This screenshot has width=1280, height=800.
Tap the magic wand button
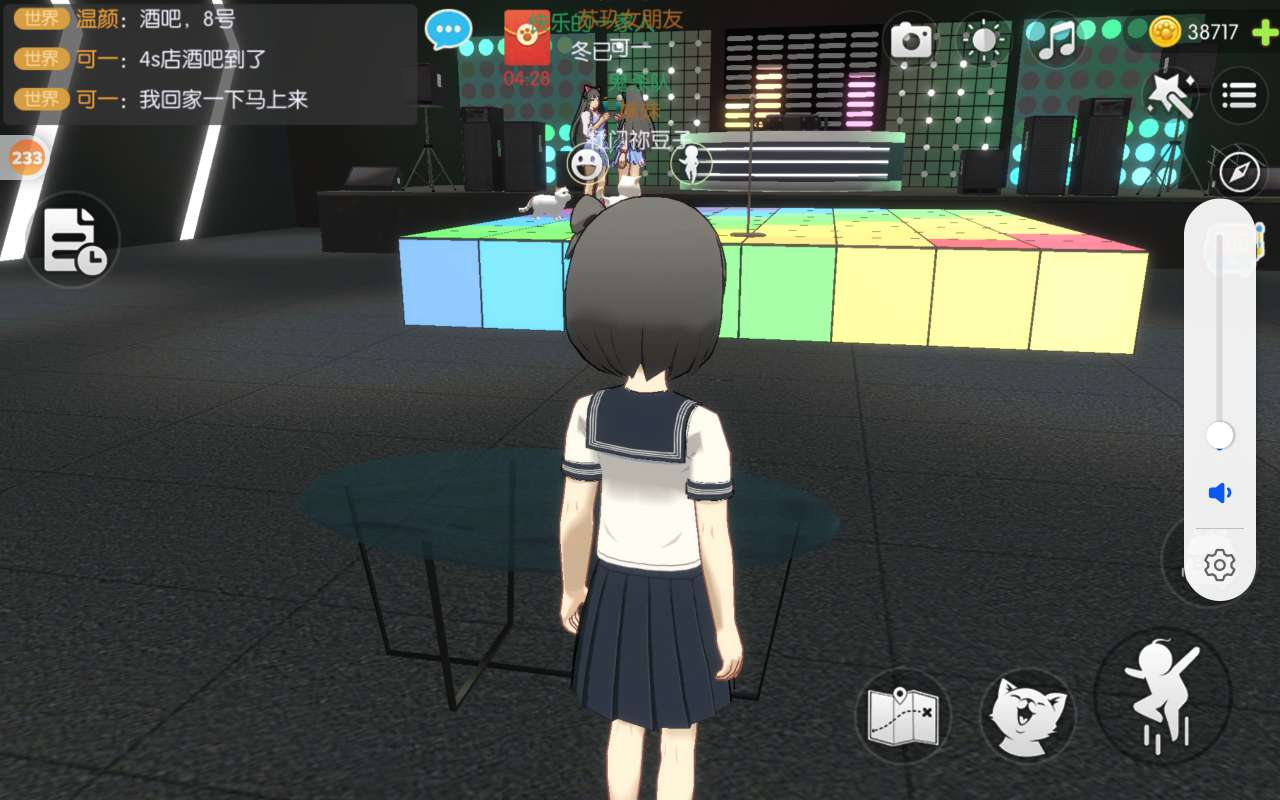point(1169,95)
